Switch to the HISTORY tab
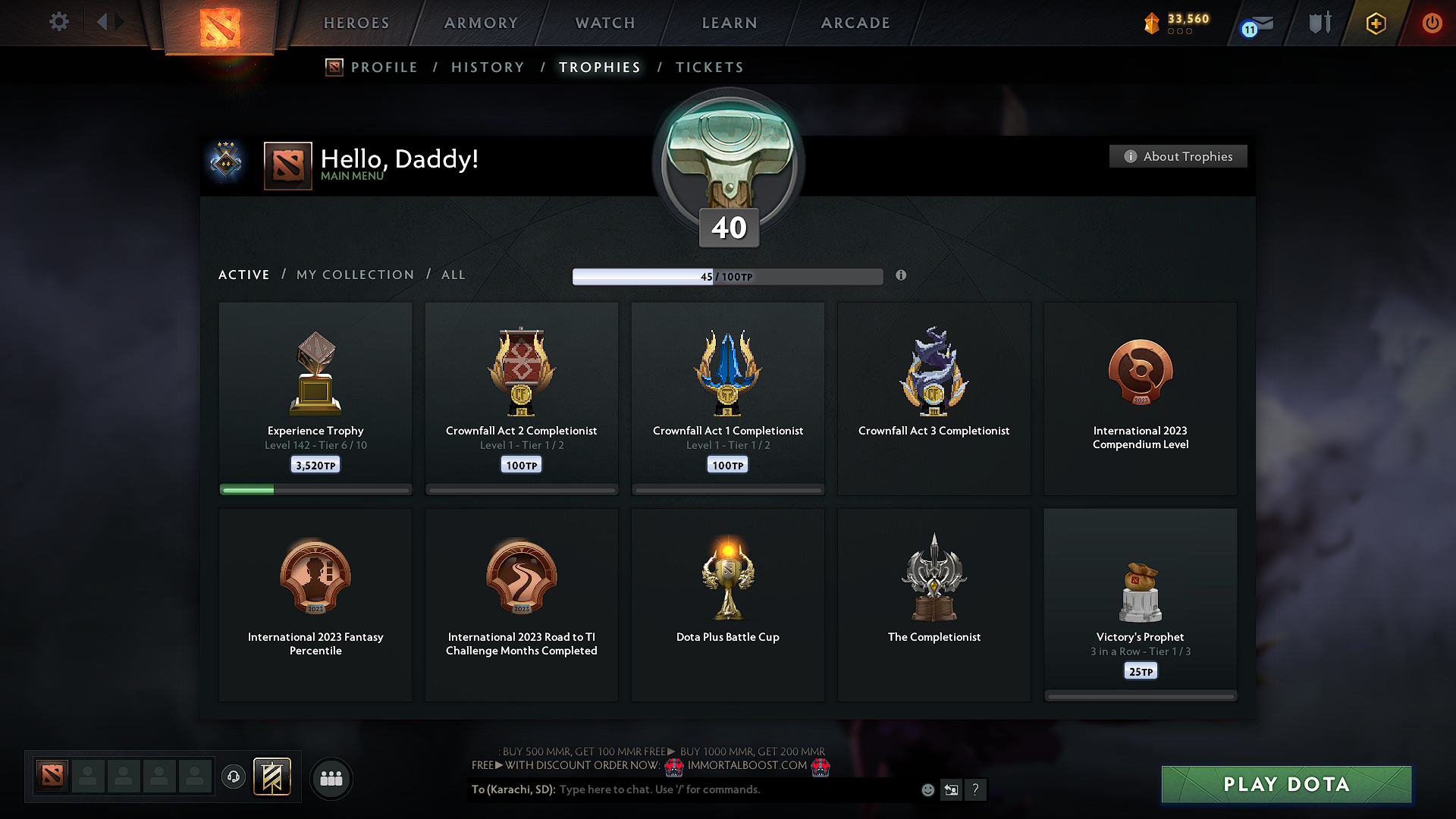1456x819 pixels. tap(488, 67)
